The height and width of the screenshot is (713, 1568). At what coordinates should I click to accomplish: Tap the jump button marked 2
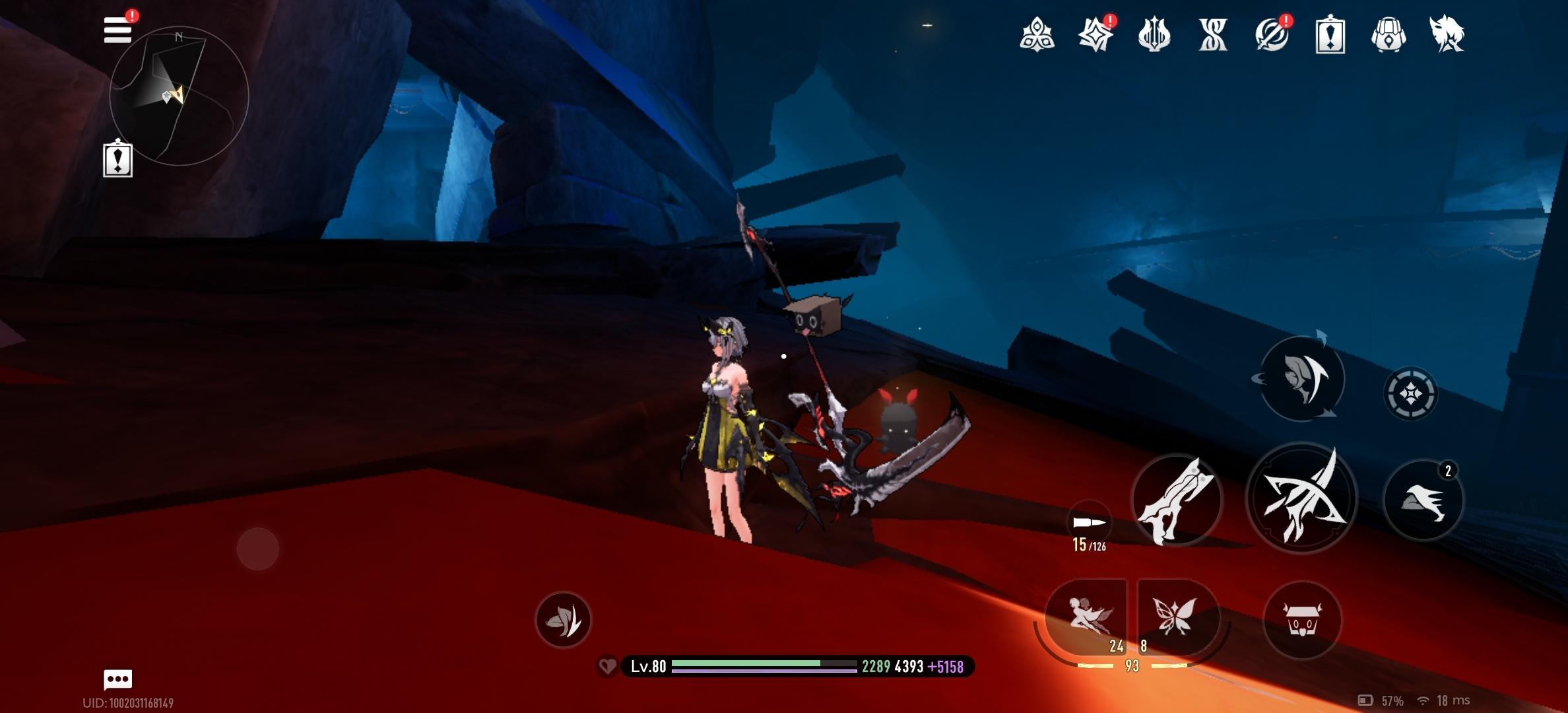1423,500
